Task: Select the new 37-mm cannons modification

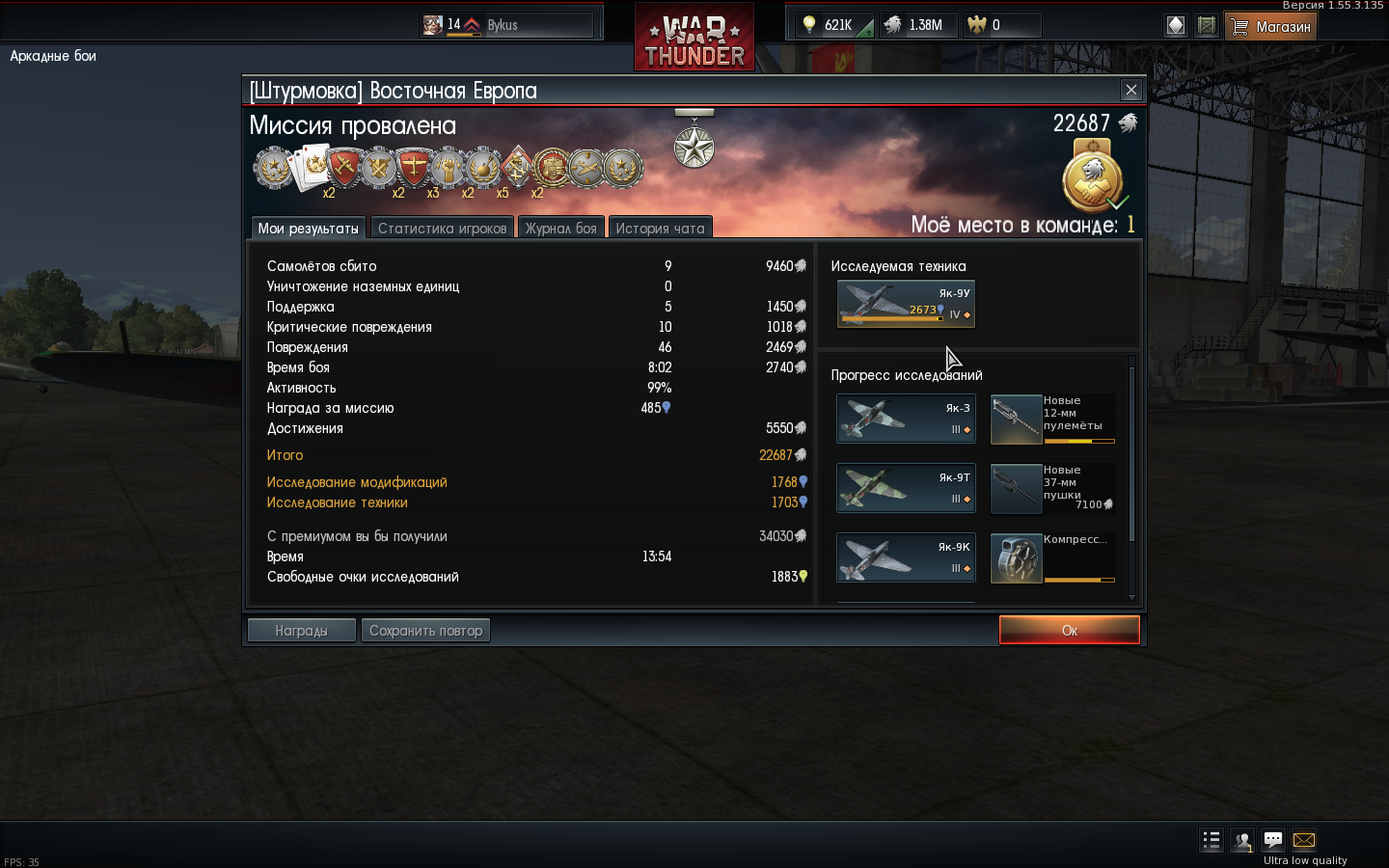Action: click(1052, 488)
